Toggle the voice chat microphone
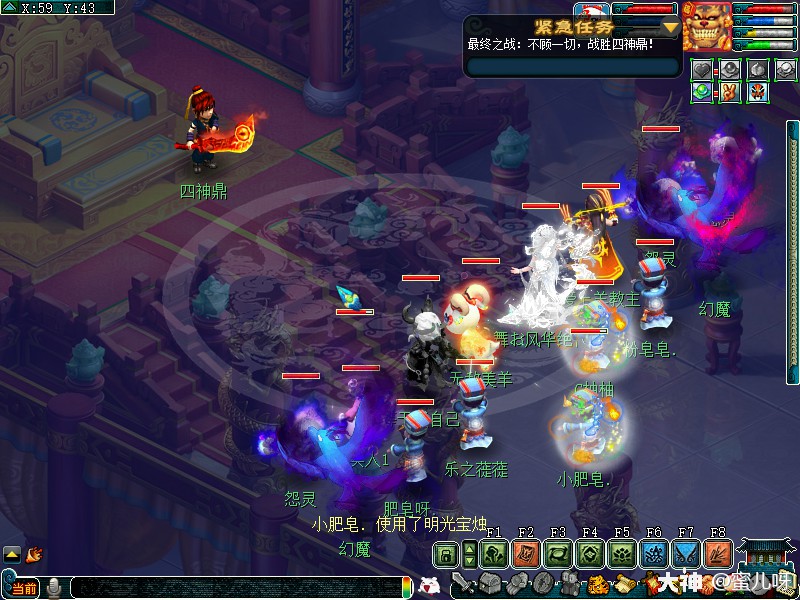 click(53, 587)
